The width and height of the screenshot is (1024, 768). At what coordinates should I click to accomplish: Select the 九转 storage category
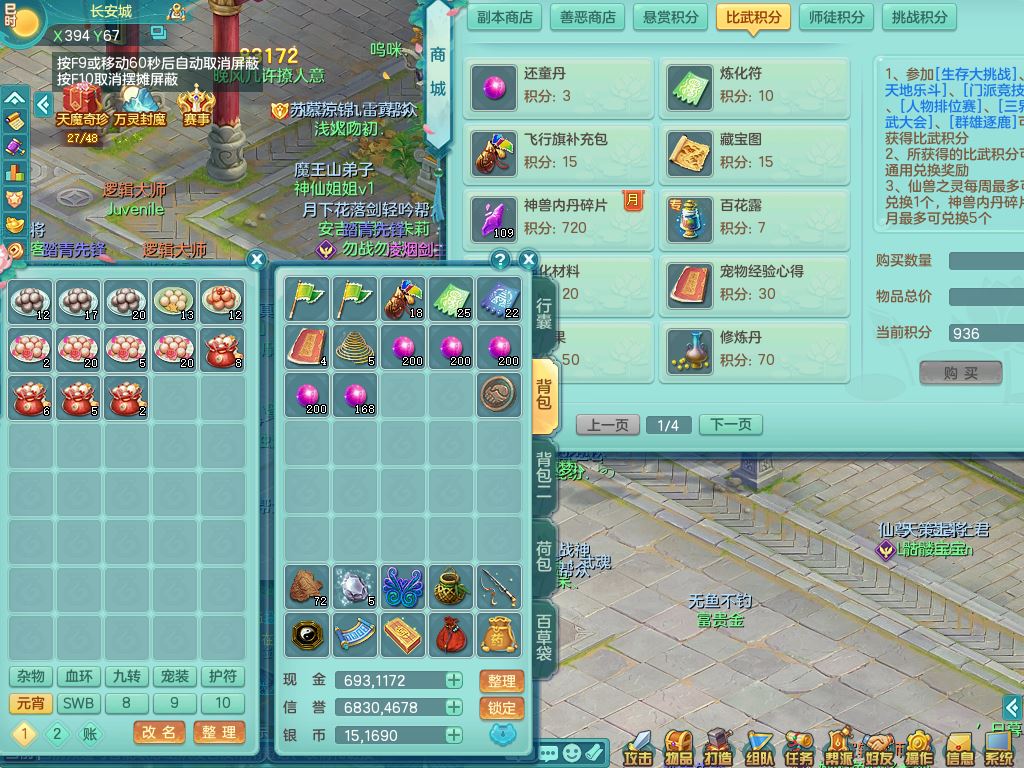pyautogui.click(x=126, y=677)
